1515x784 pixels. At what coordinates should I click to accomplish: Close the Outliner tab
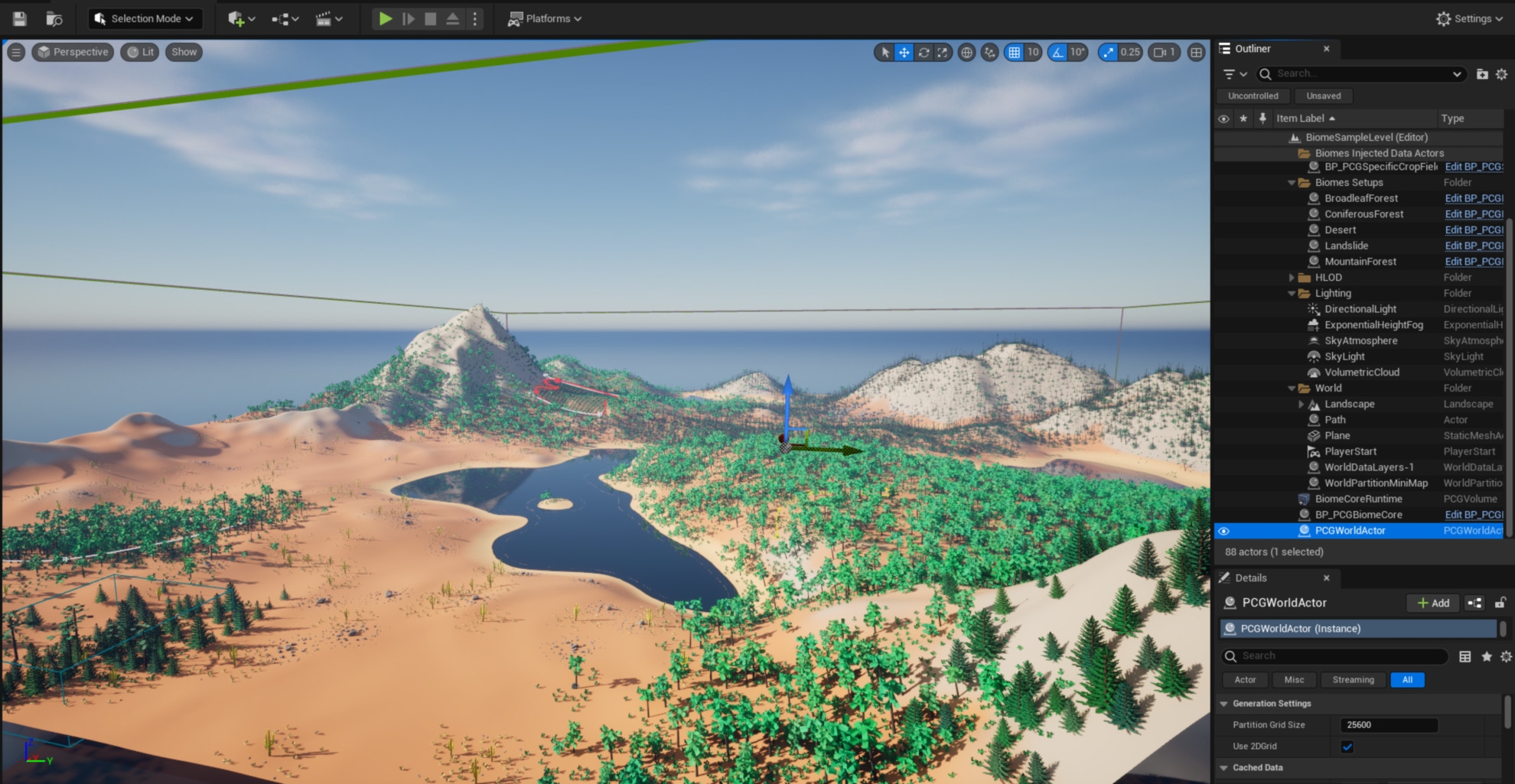pyautogui.click(x=1327, y=49)
